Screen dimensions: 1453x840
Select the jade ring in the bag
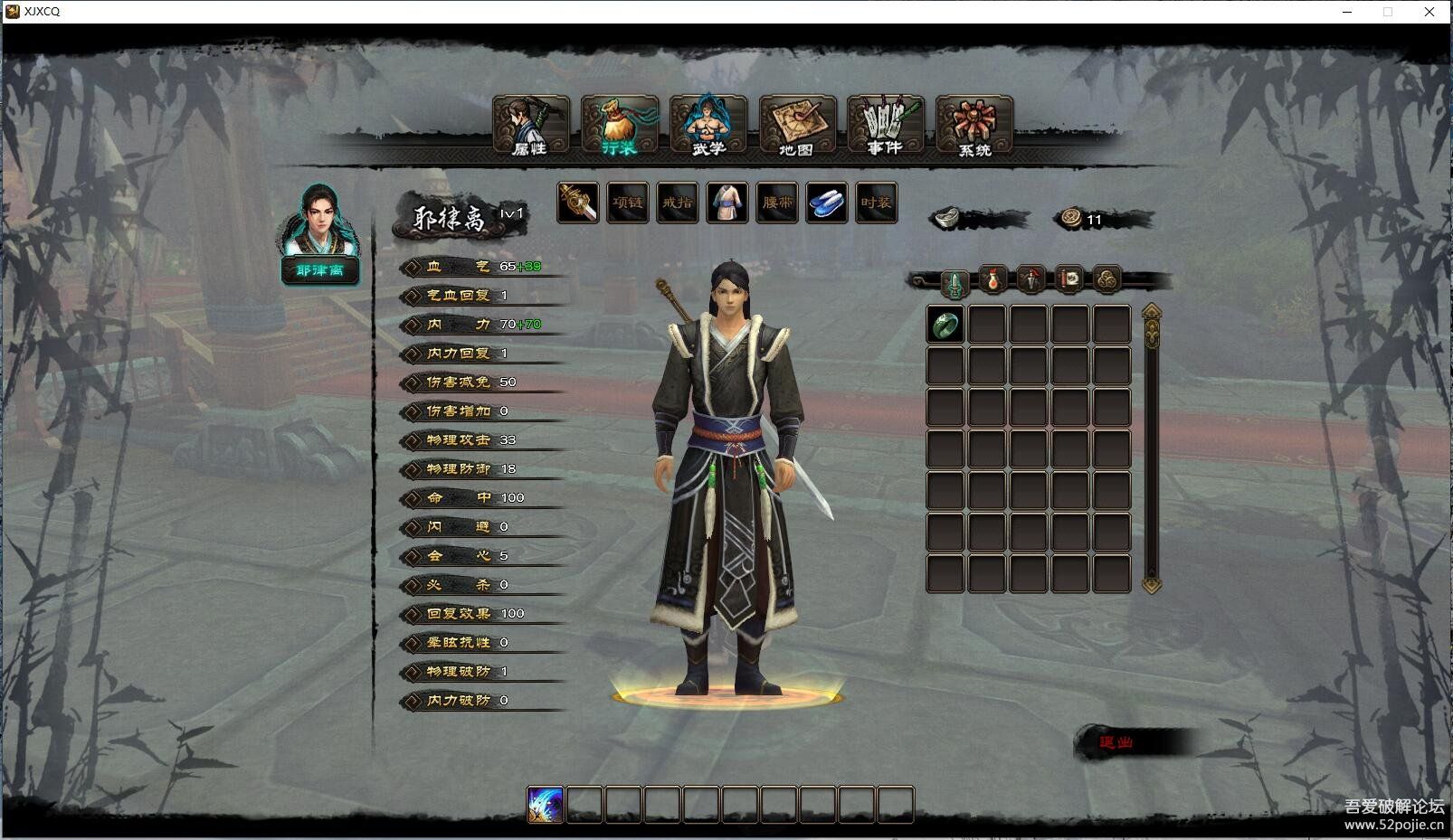point(945,325)
